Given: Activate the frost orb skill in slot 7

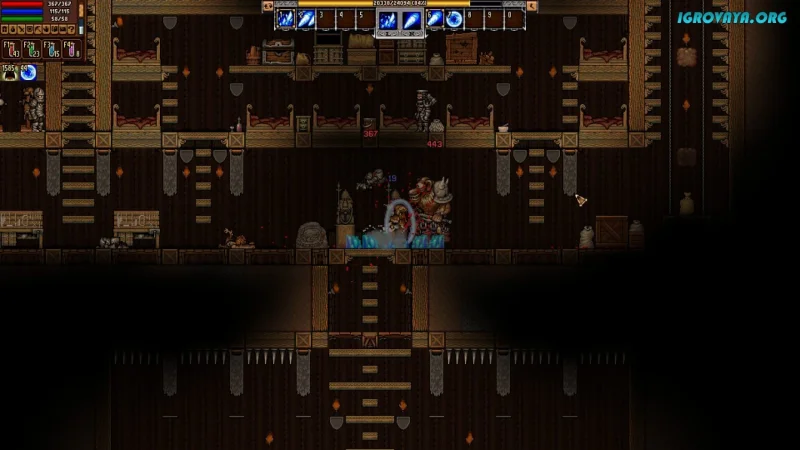Looking at the screenshot, I should point(454,18).
